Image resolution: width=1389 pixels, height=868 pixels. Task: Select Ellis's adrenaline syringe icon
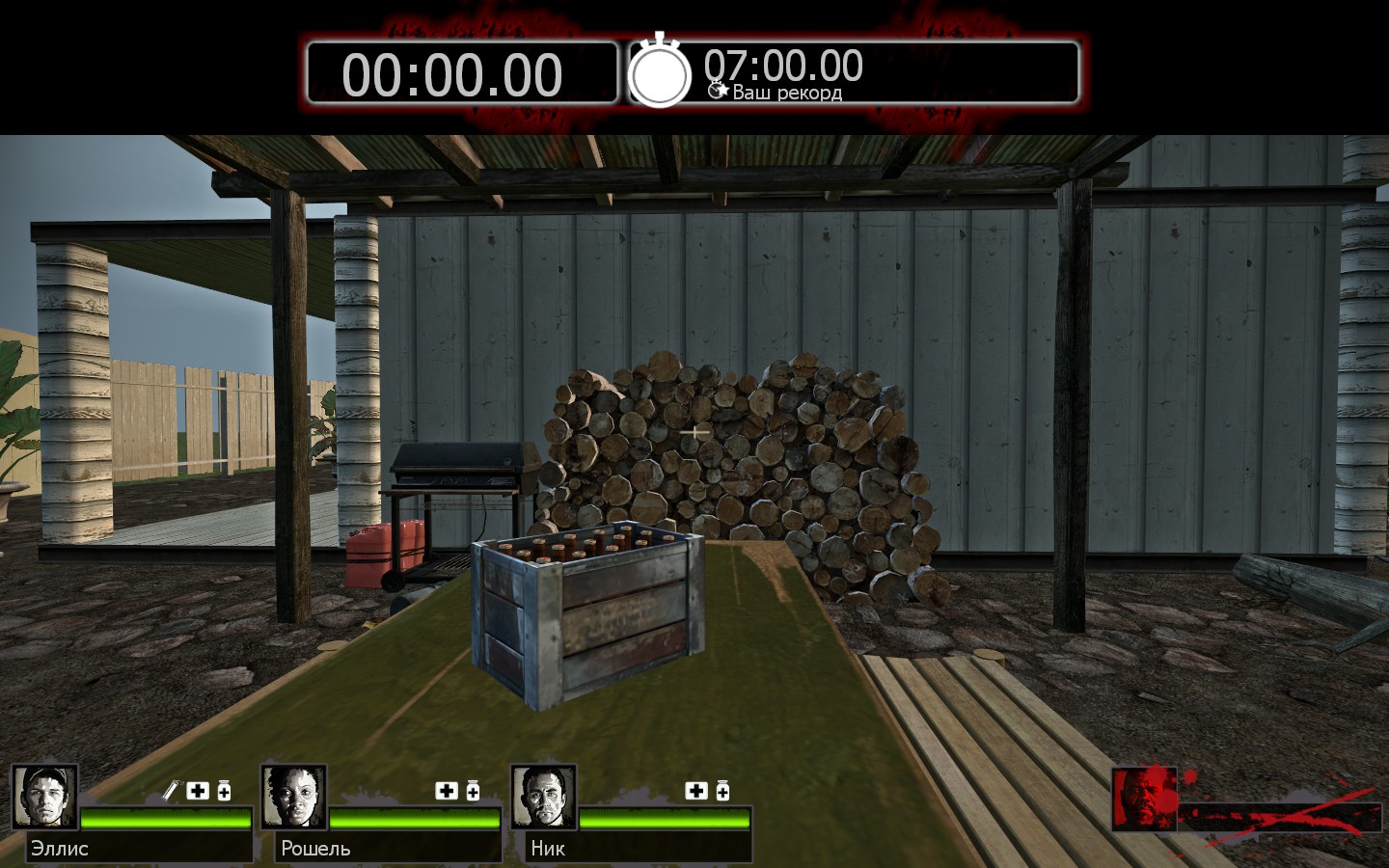[171, 791]
